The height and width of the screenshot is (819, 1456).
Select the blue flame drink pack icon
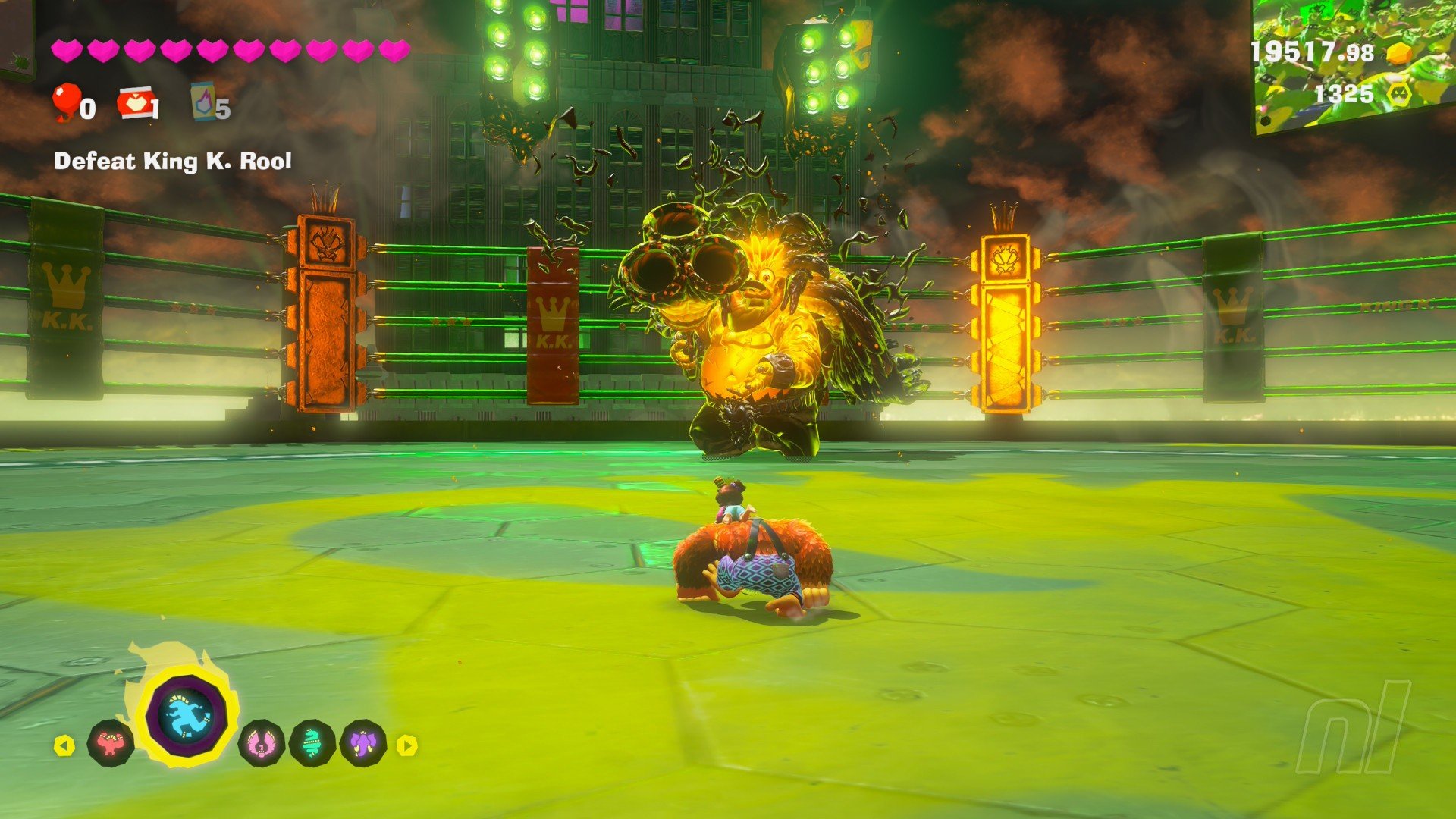click(x=203, y=102)
